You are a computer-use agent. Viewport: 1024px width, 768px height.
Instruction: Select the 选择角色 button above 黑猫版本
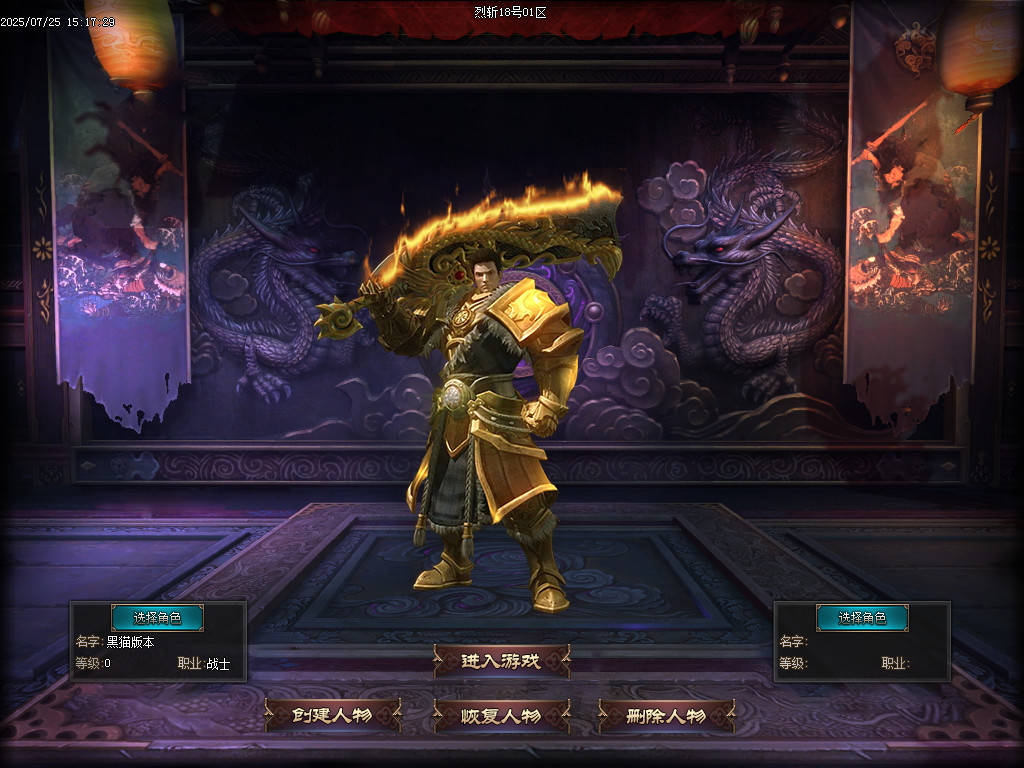tap(157, 618)
